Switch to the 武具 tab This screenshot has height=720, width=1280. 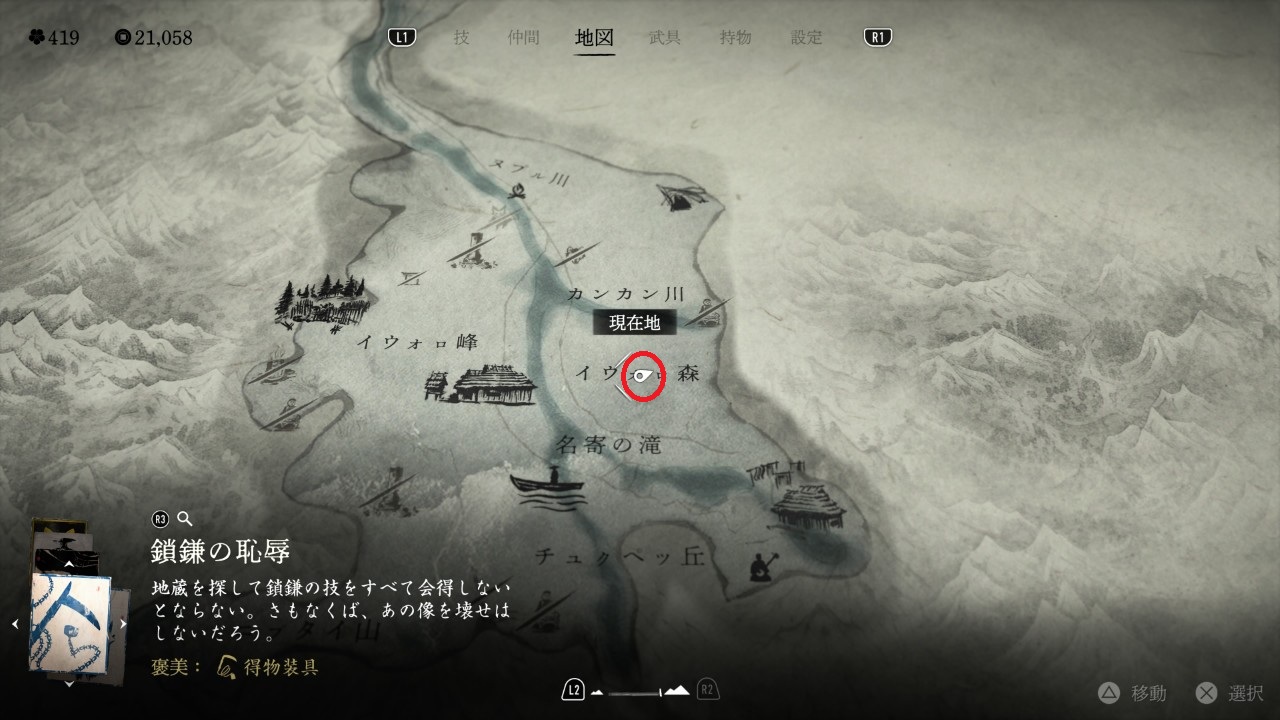tap(665, 38)
